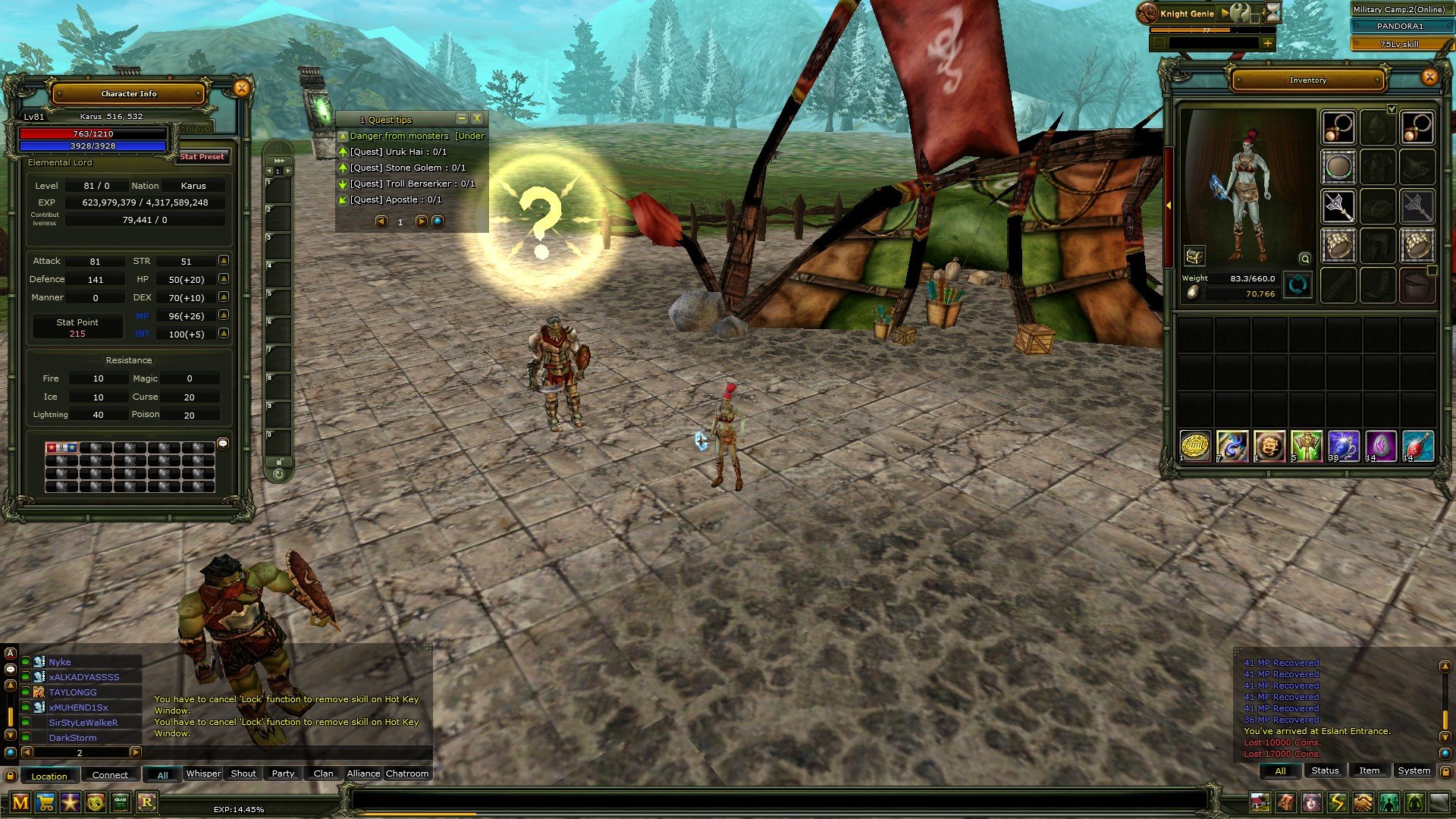Switch to the Connect tab

pos(110,775)
